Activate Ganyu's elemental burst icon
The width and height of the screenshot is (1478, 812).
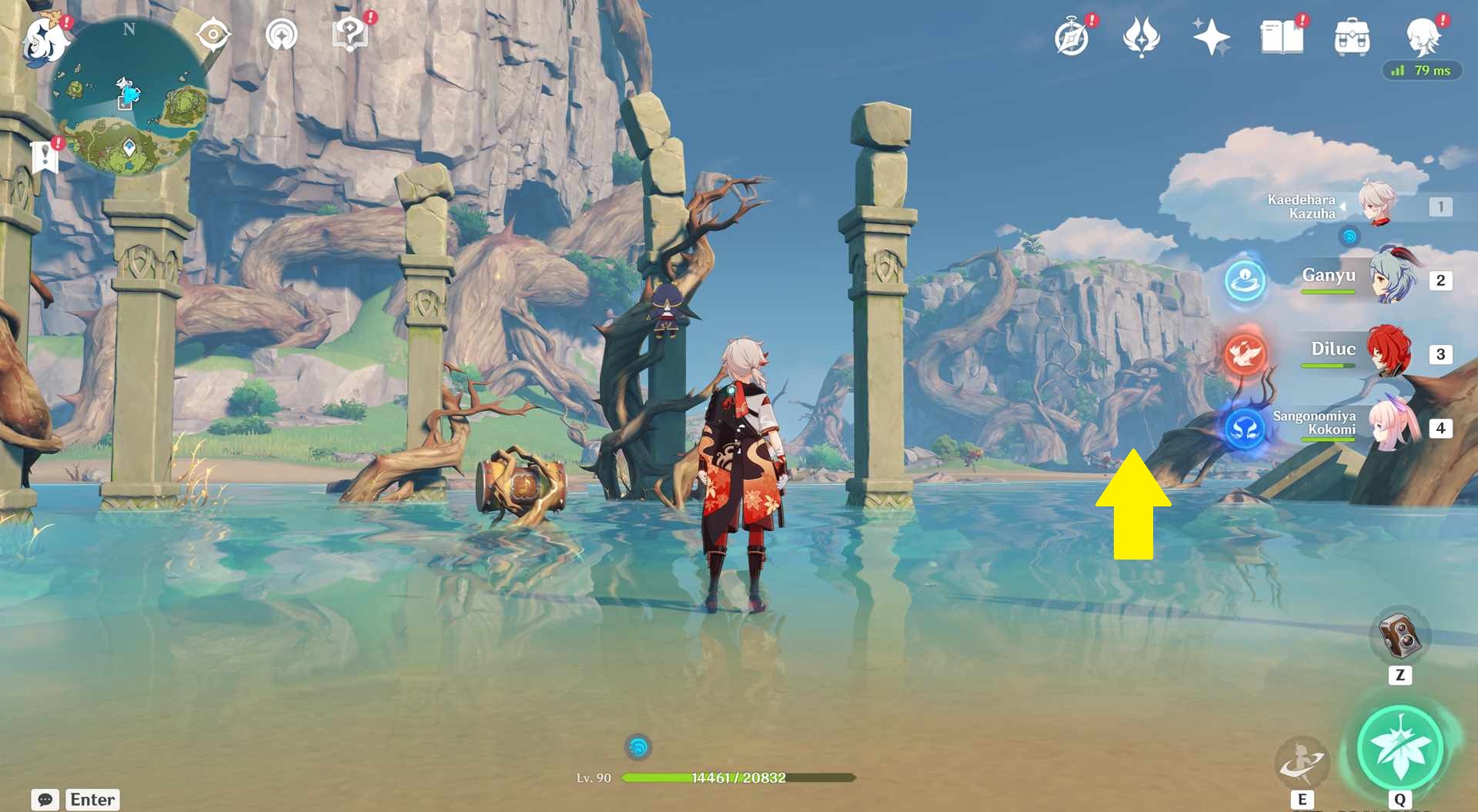point(1246,282)
